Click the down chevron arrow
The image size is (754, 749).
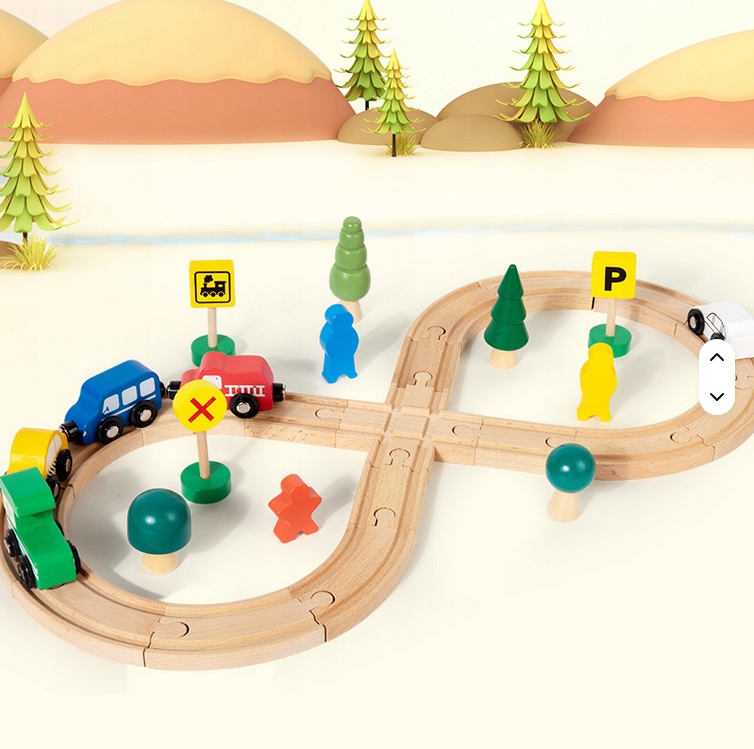716,396
